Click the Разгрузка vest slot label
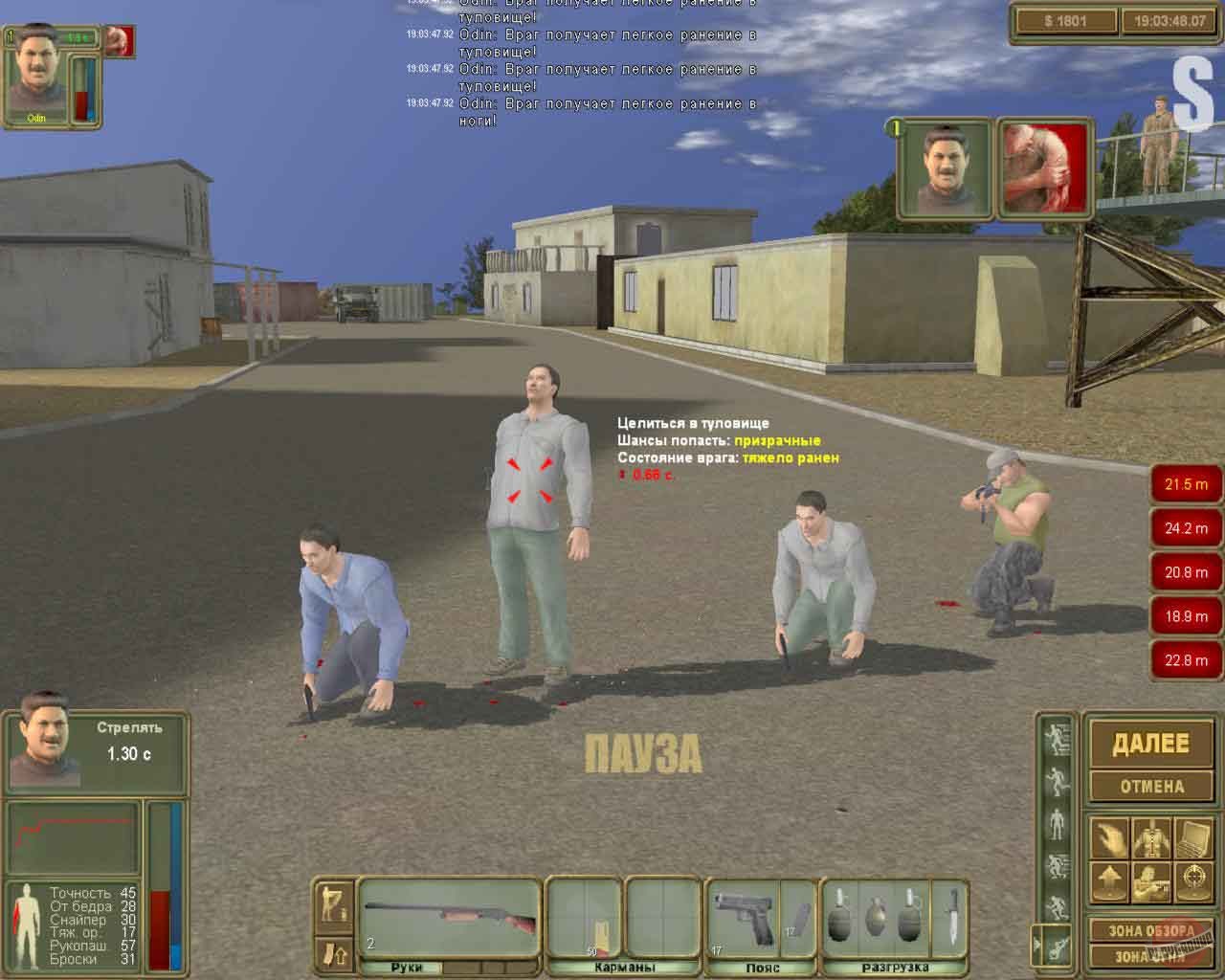 [897, 968]
